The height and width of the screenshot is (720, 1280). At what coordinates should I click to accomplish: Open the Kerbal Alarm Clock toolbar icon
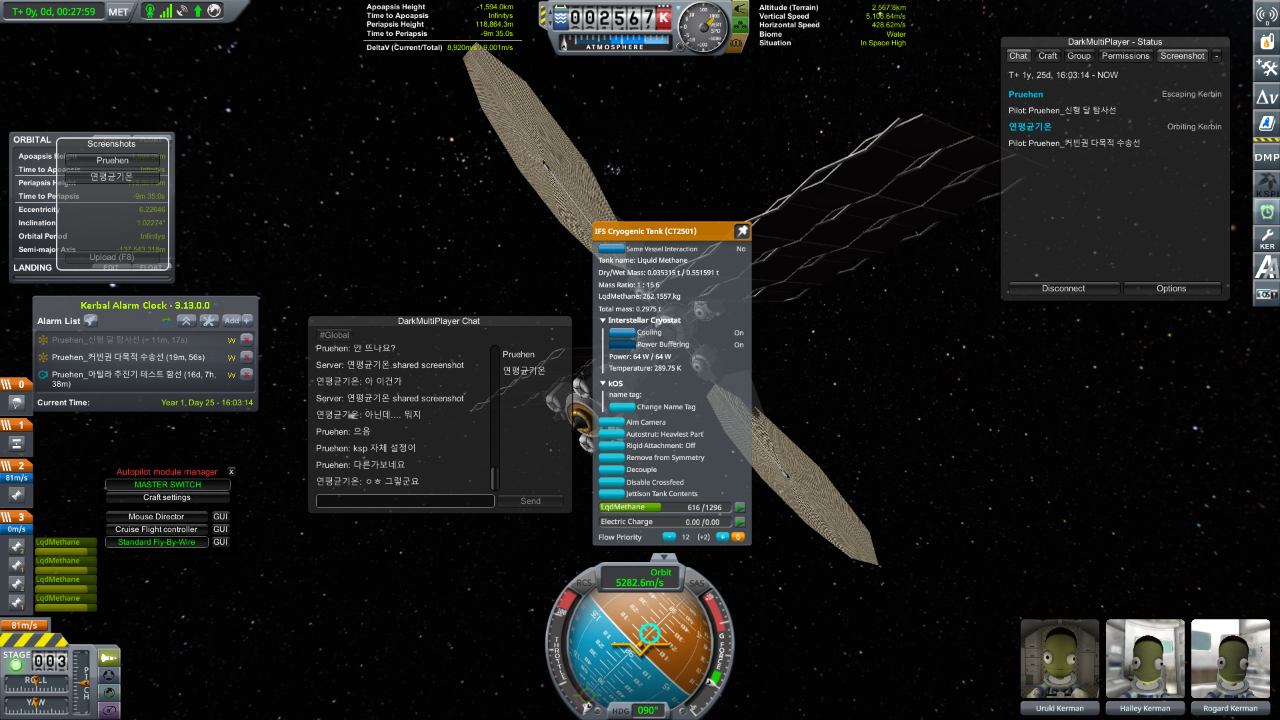click(x=1266, y=212)
